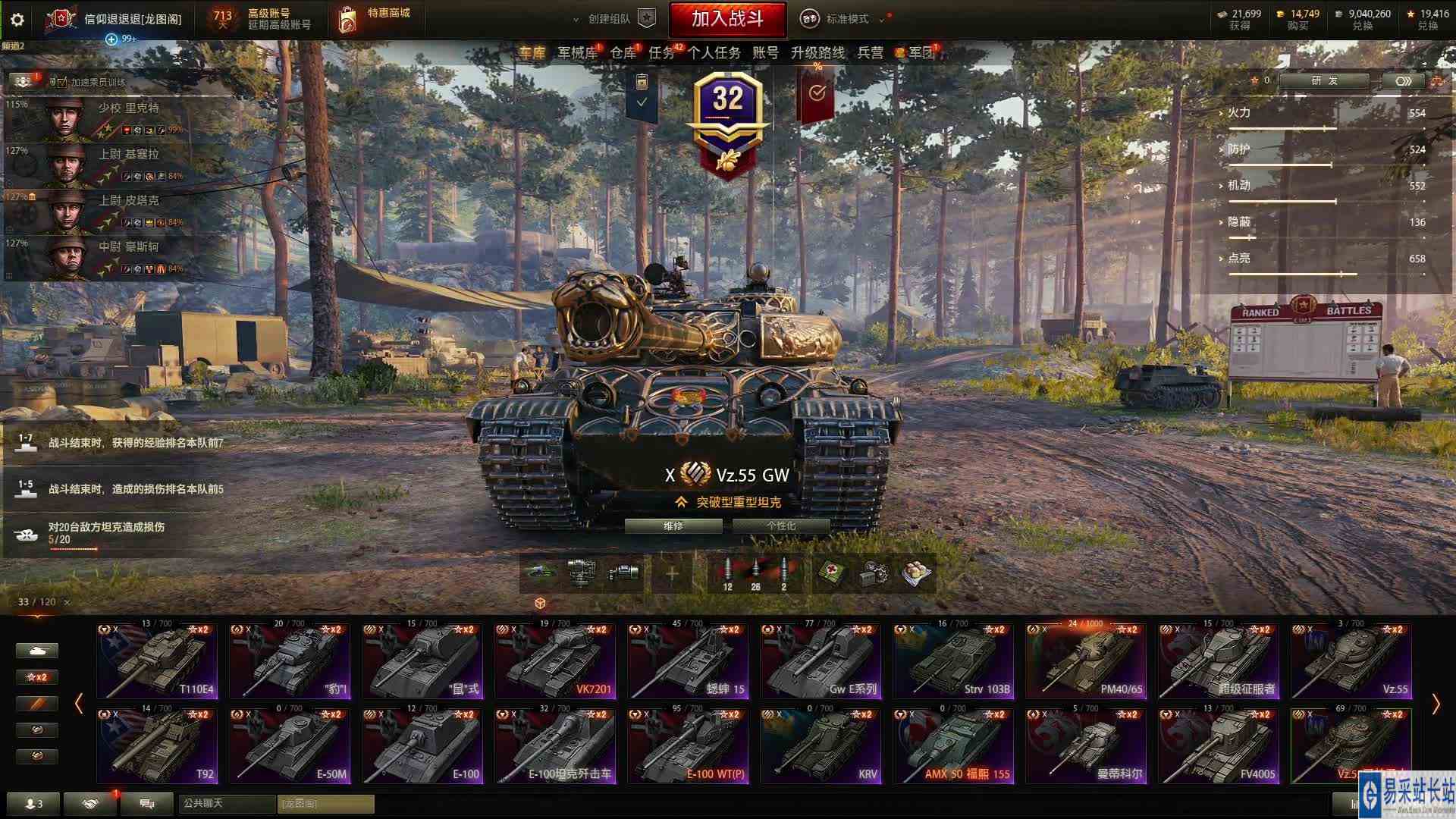1456x819 pixels.
Task: Open the 特惠商城 store
Action: [375, 19]
